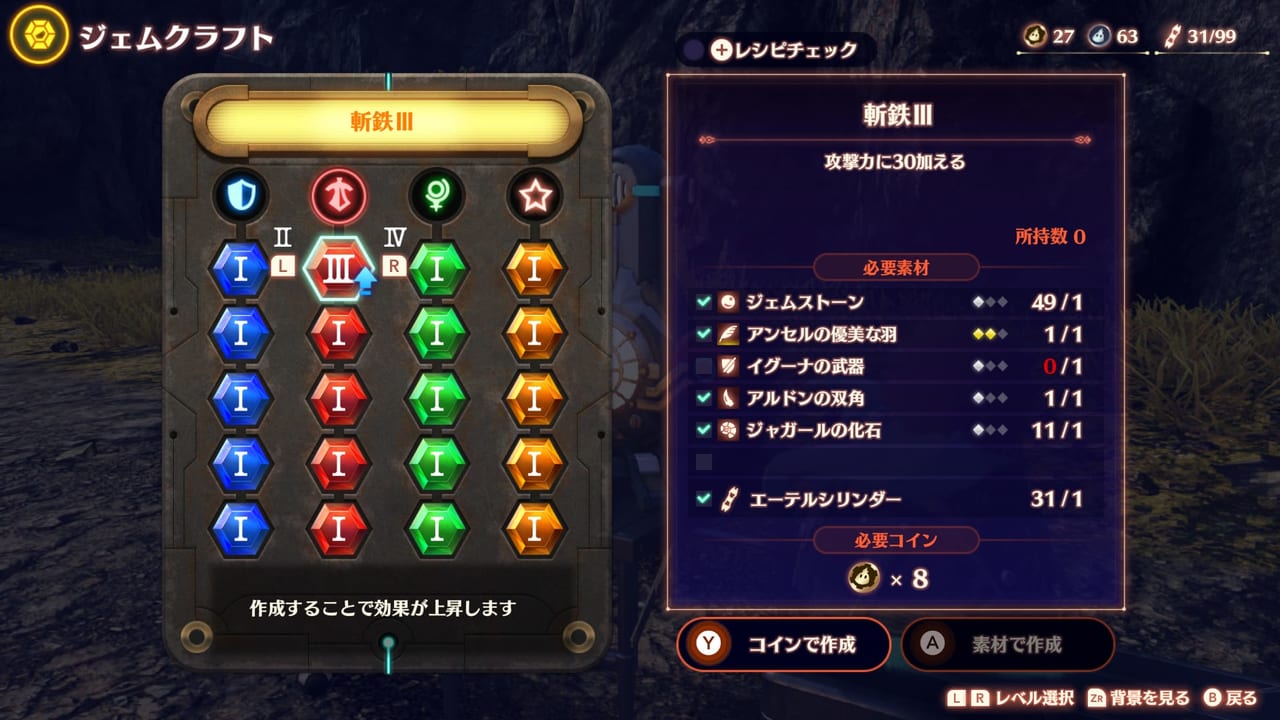Click the coin counter icon showing 27

pyautogui.click(x=1035, y=33)
